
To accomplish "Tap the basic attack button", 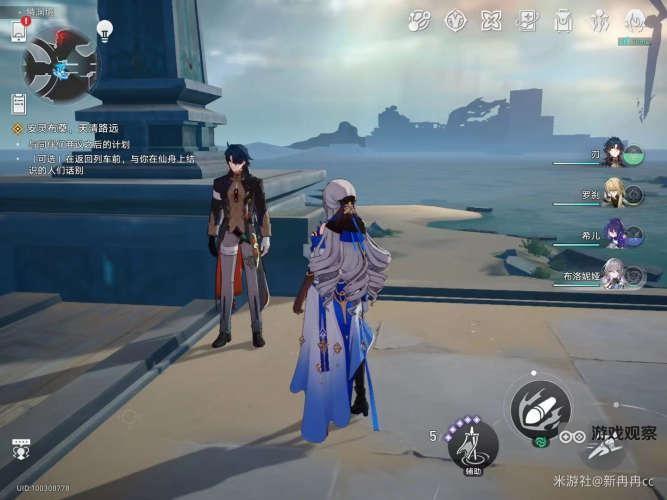I will pos(540,408).
